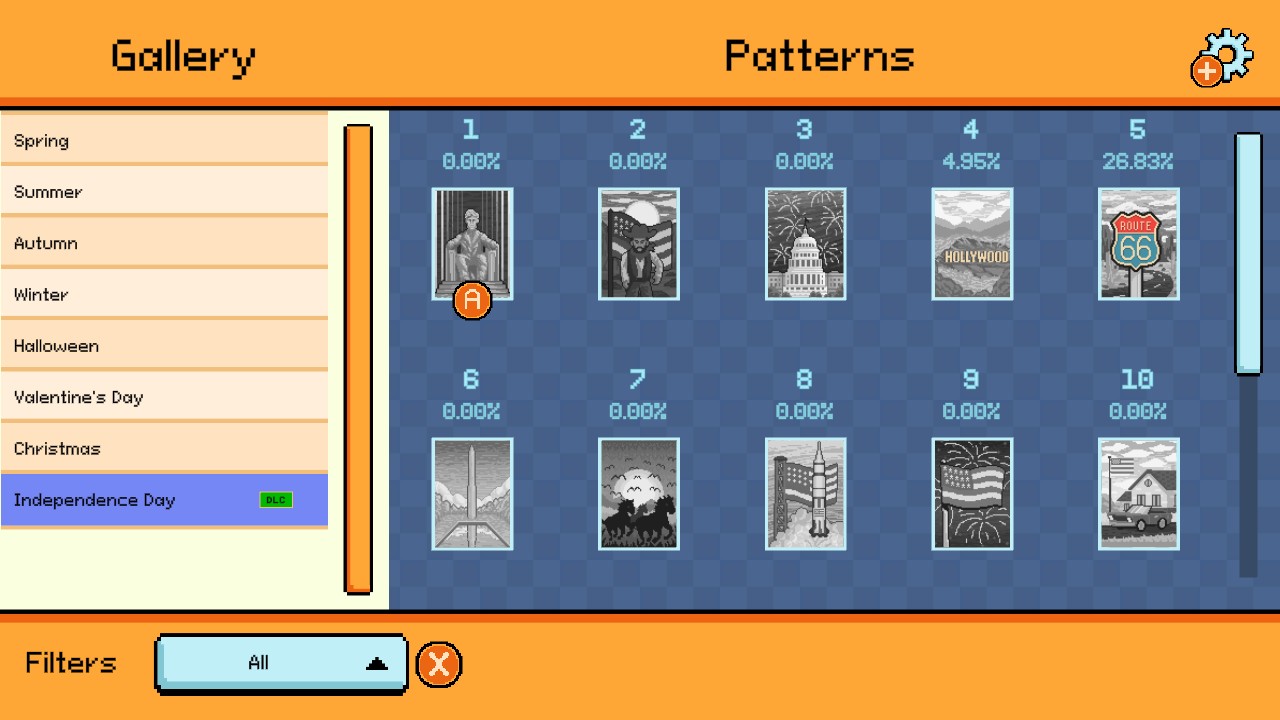The height and width of the screenshot is (720, 1280).
Task: Click the Hollywood hills pattern
Action: [971, 243]
